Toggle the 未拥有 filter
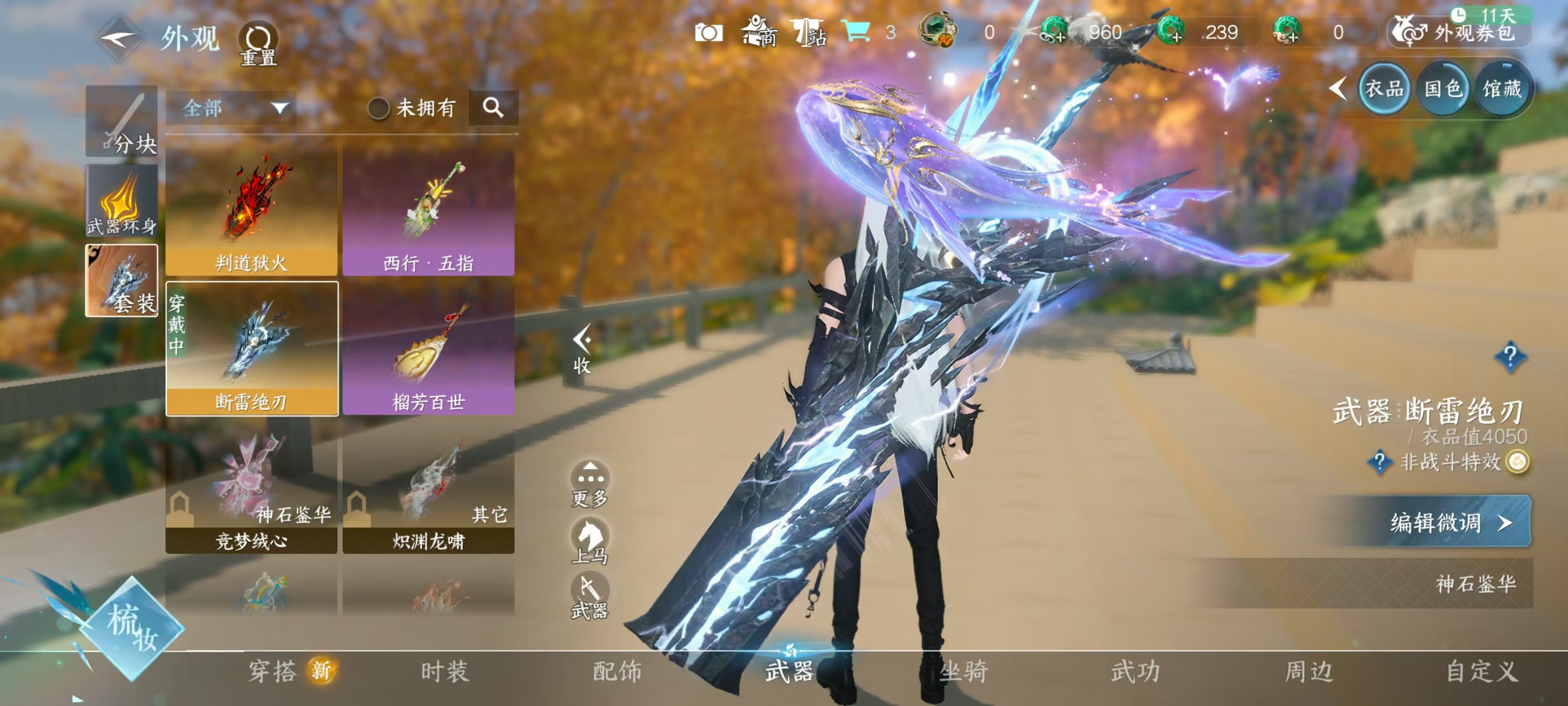The height and width of the screenshot is (706, 1568). [x=379, y=109]
